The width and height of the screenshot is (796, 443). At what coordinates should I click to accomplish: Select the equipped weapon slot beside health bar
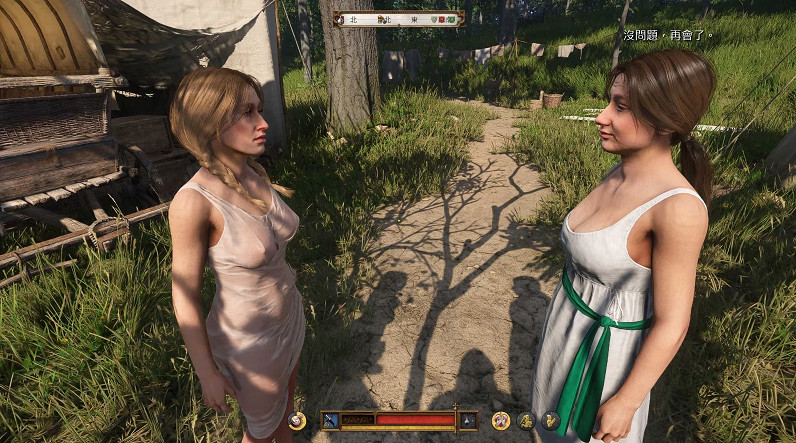(x=331, y=420)
